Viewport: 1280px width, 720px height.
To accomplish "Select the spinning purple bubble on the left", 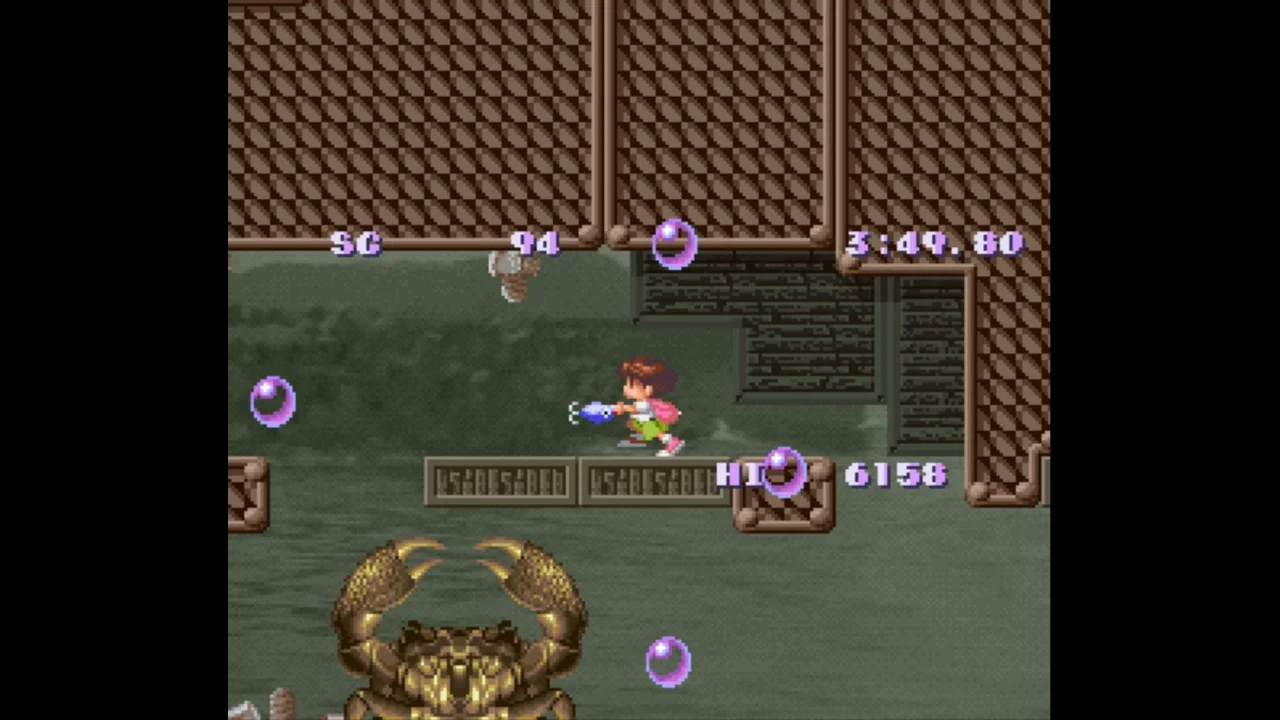I will coord(273,400).
